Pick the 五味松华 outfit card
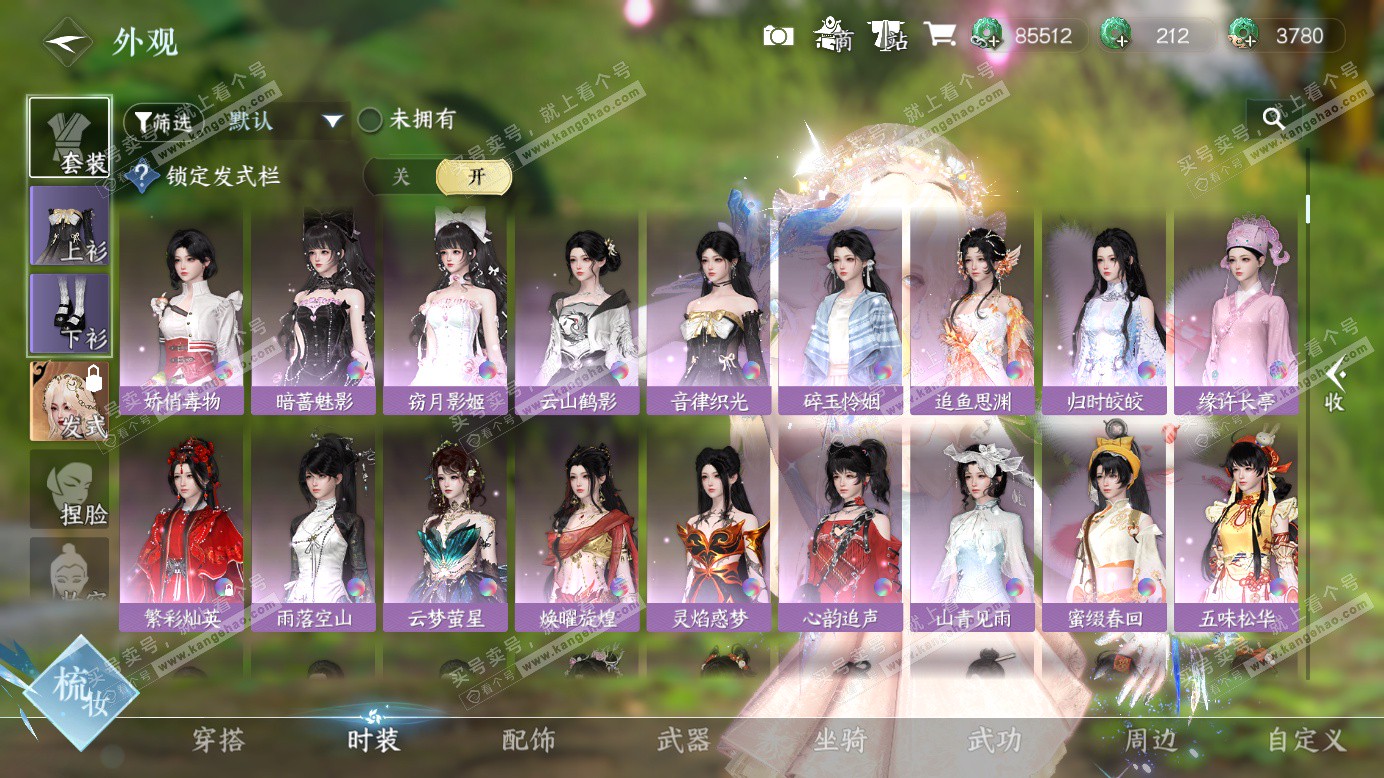Screen dimensions: 1384x778 tap(1236, 530)
